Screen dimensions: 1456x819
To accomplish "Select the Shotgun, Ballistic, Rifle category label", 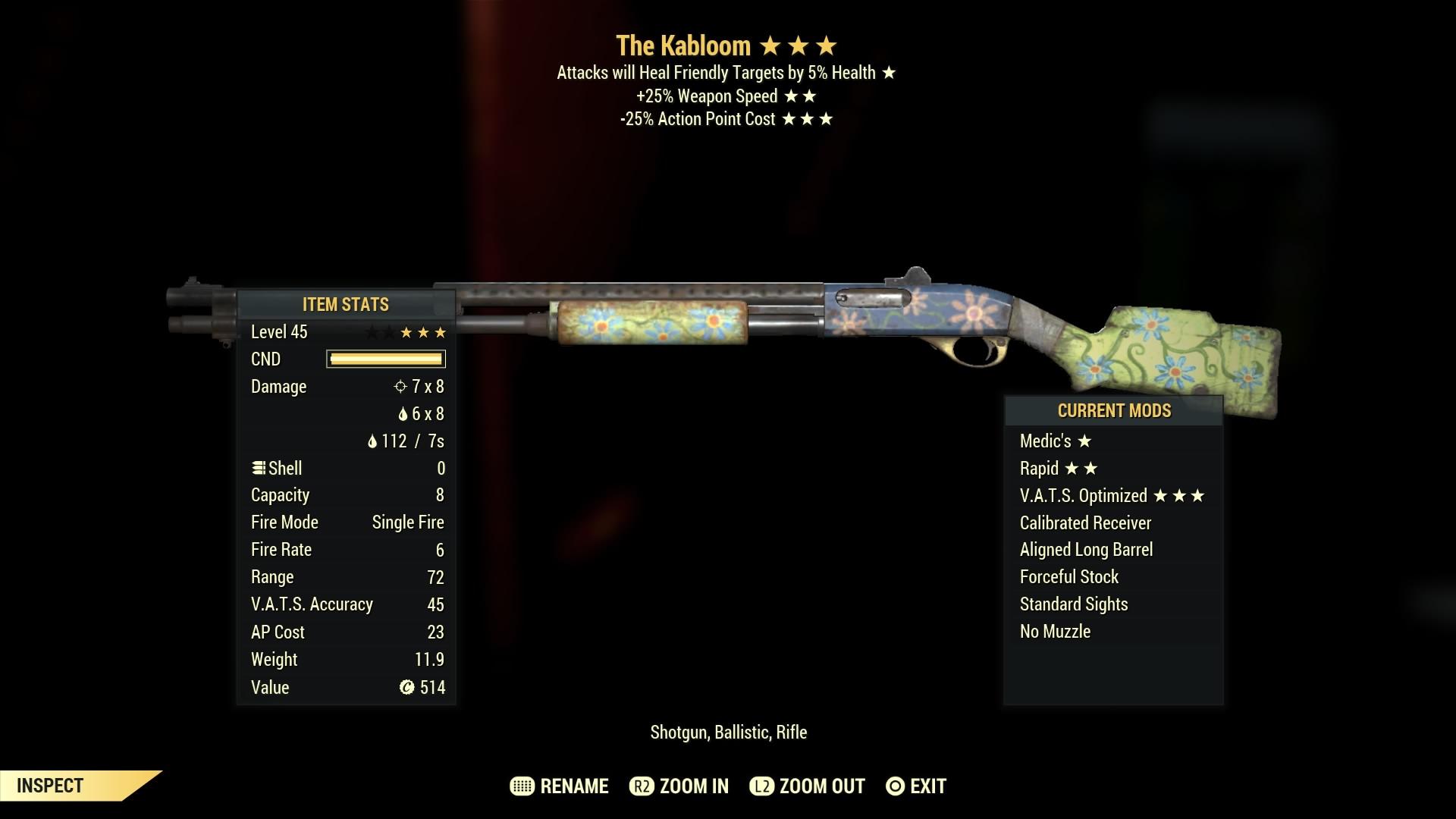I will coord(730,733).
